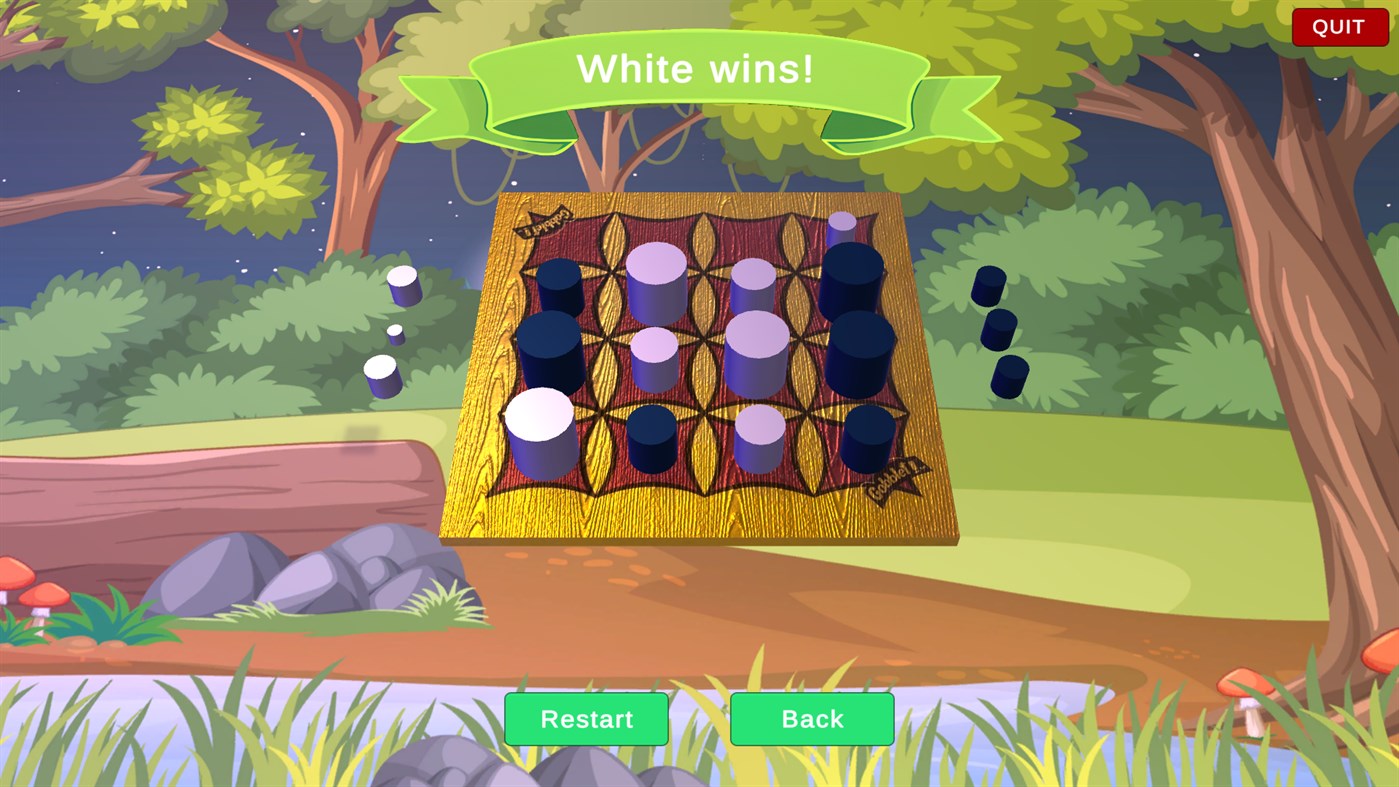Click the Back button

pos(812,718)
